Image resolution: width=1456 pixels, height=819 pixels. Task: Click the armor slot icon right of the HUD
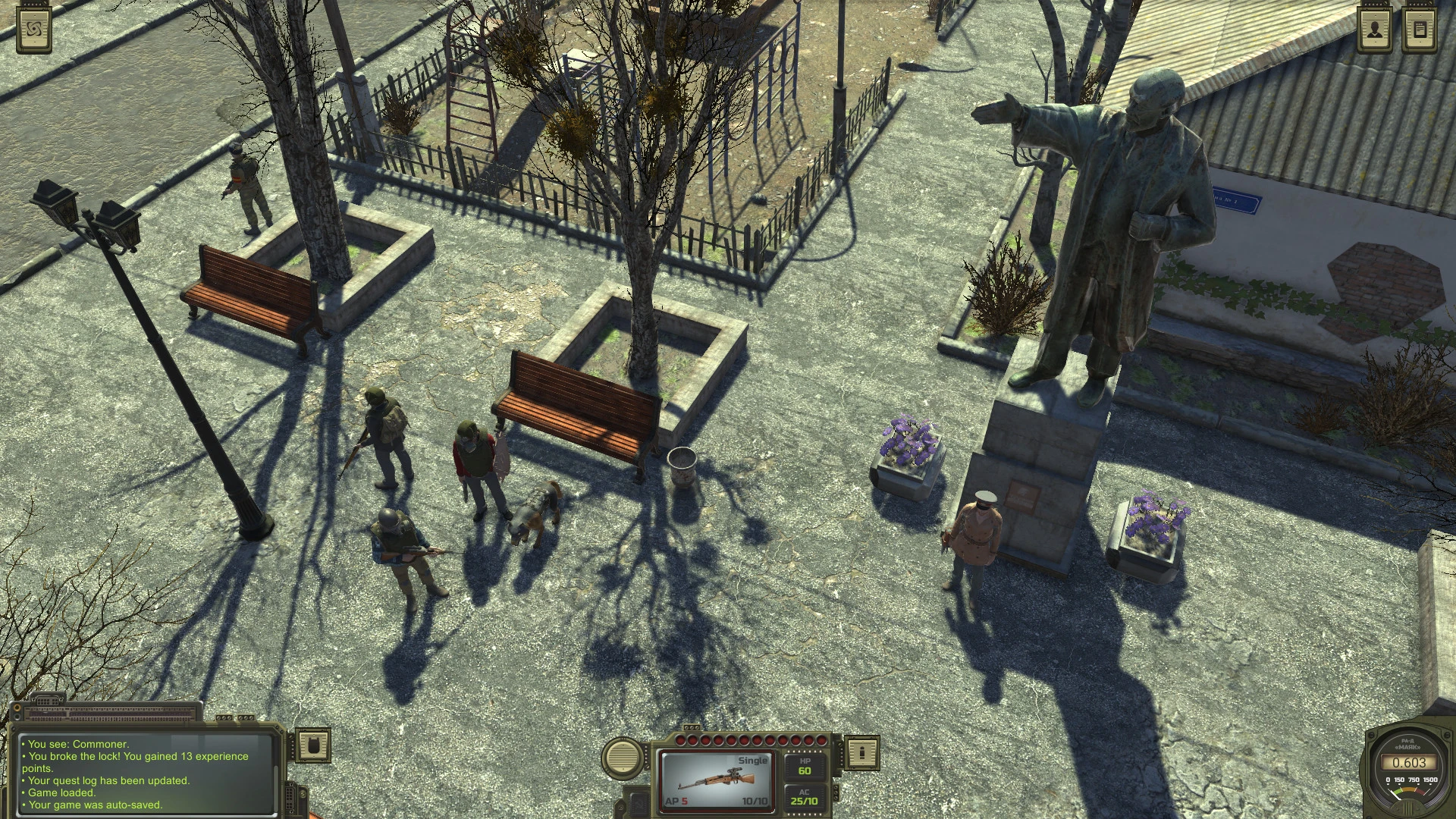pyautogui.click(x=862, y=753)
